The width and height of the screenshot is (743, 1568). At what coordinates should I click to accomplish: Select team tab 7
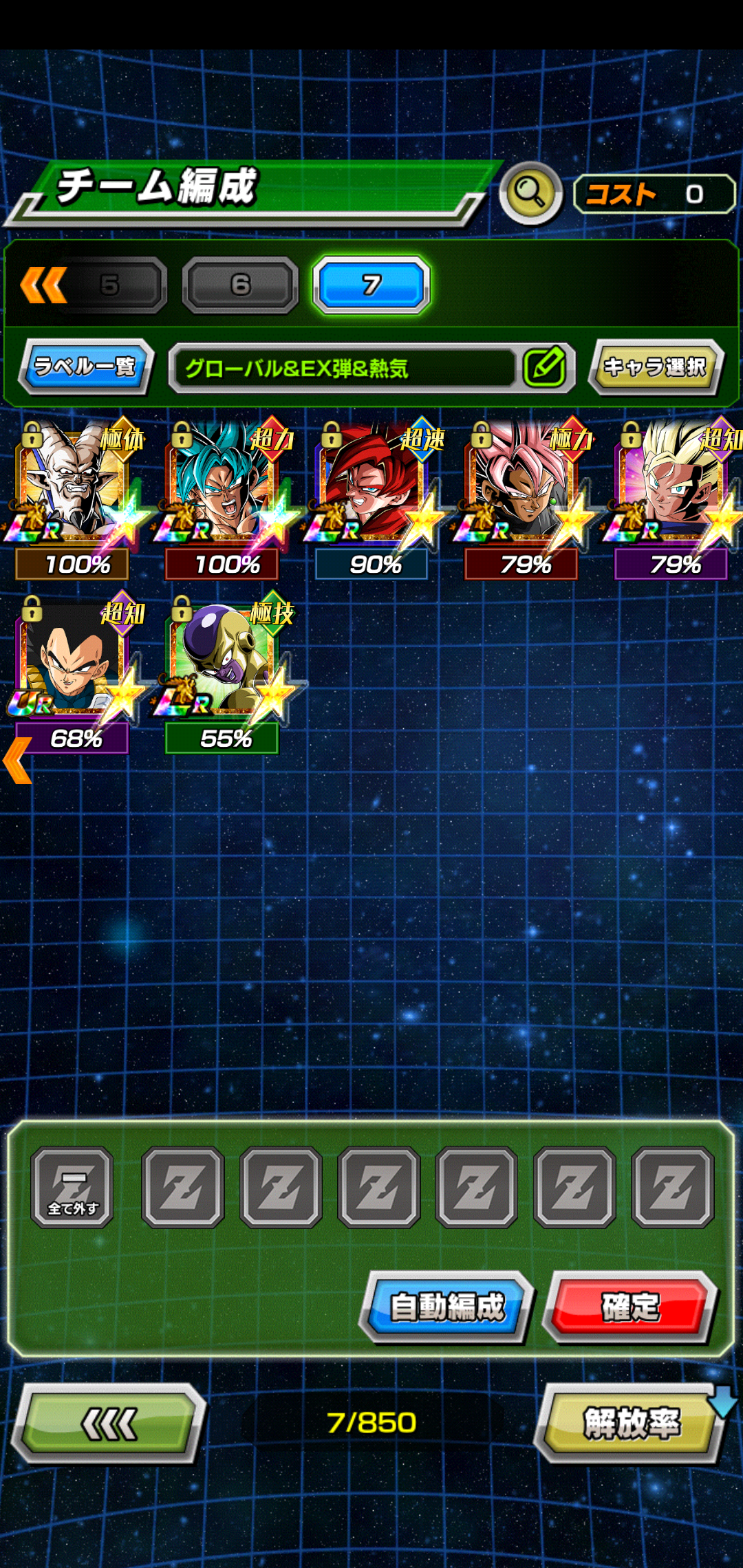click(x=371, y=285)
